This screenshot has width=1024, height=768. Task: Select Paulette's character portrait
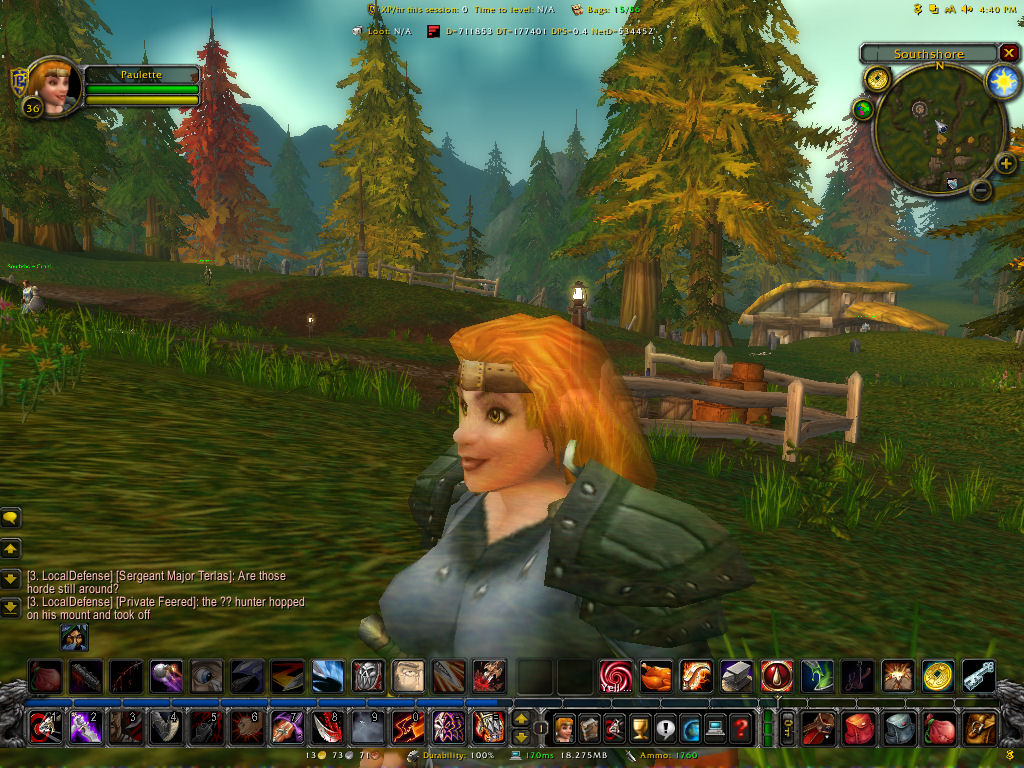tap(50, 86)
